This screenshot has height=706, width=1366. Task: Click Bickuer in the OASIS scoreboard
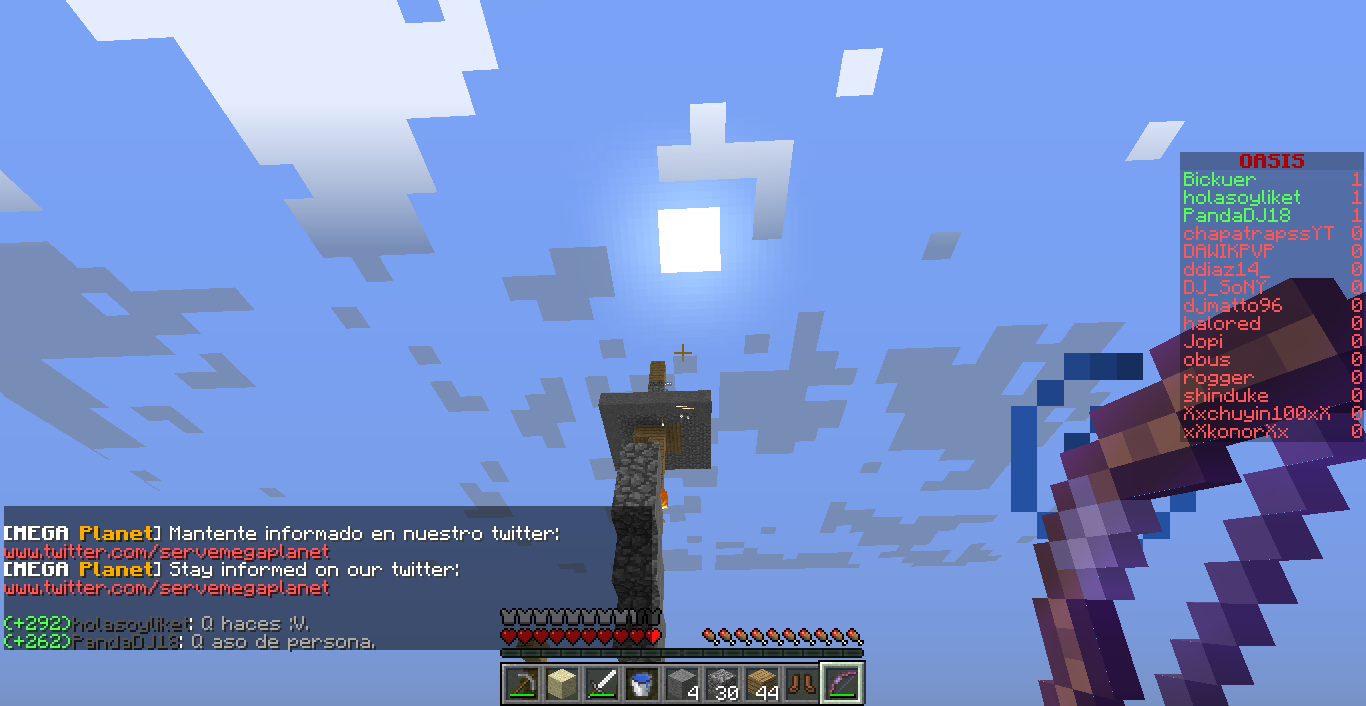tap(1219, 180)
